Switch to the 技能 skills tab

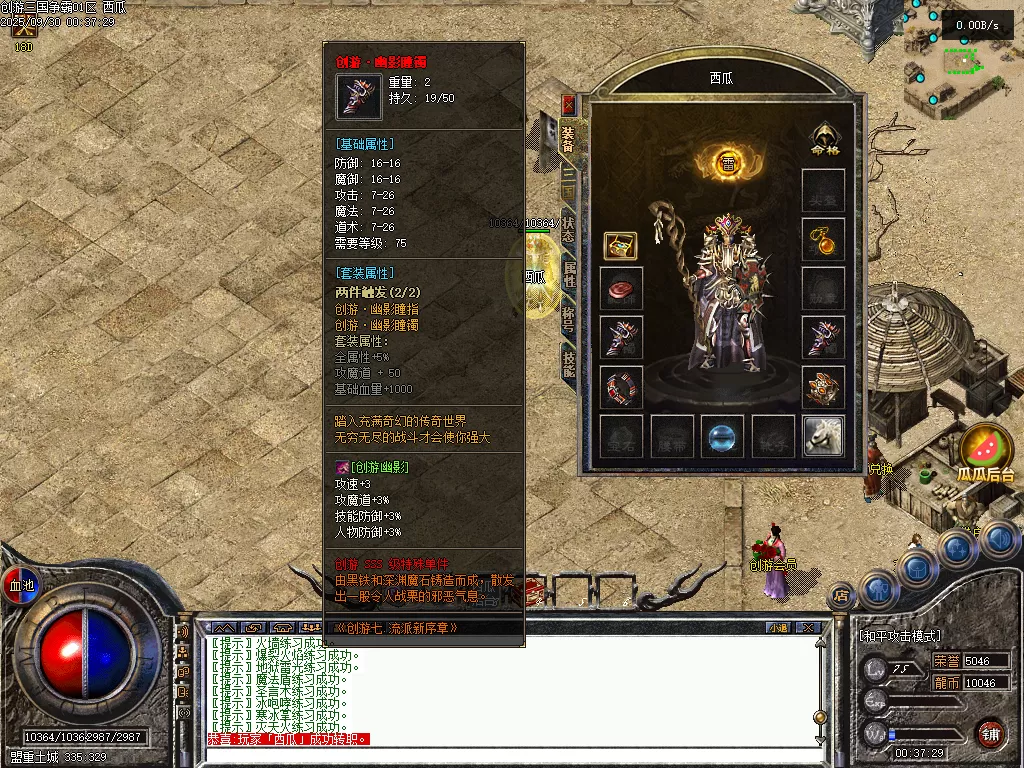click(568, 364)
